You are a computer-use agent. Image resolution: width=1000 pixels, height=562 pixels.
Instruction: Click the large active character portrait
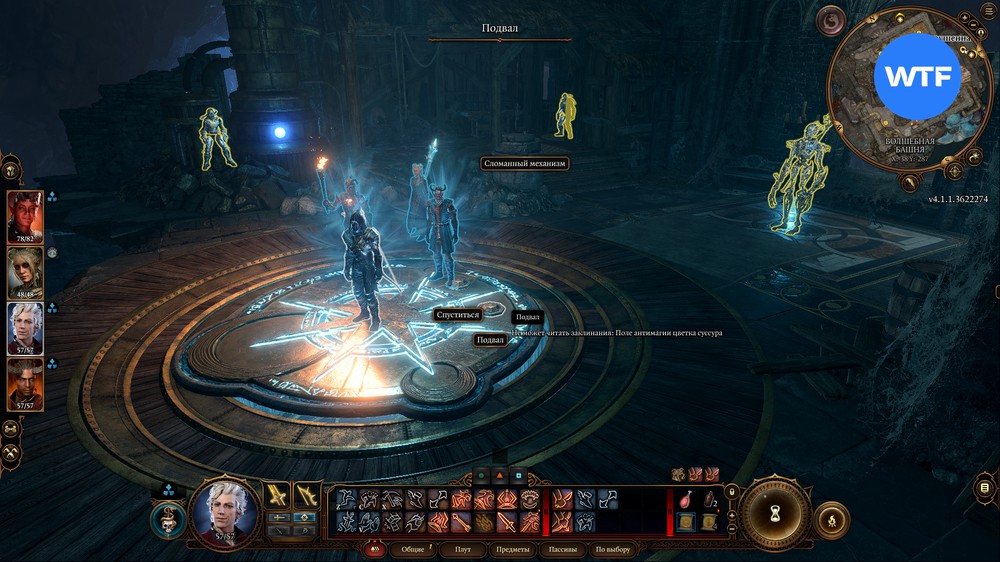(223, 511)
